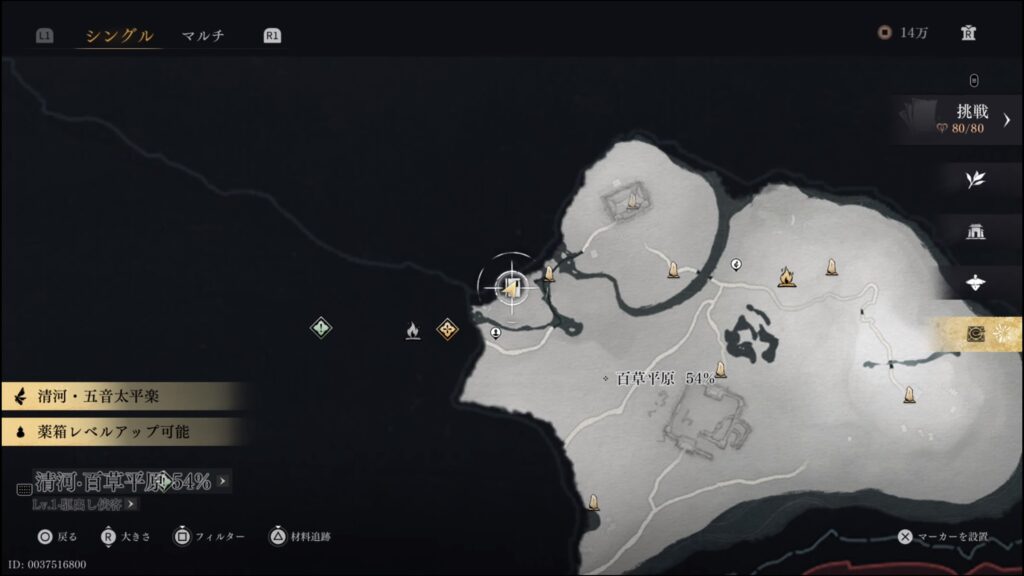The height and width of the screenshot is (576, 1024).
Task: Click the 百草平原 54% map label
Action: (x=665, y=379)
